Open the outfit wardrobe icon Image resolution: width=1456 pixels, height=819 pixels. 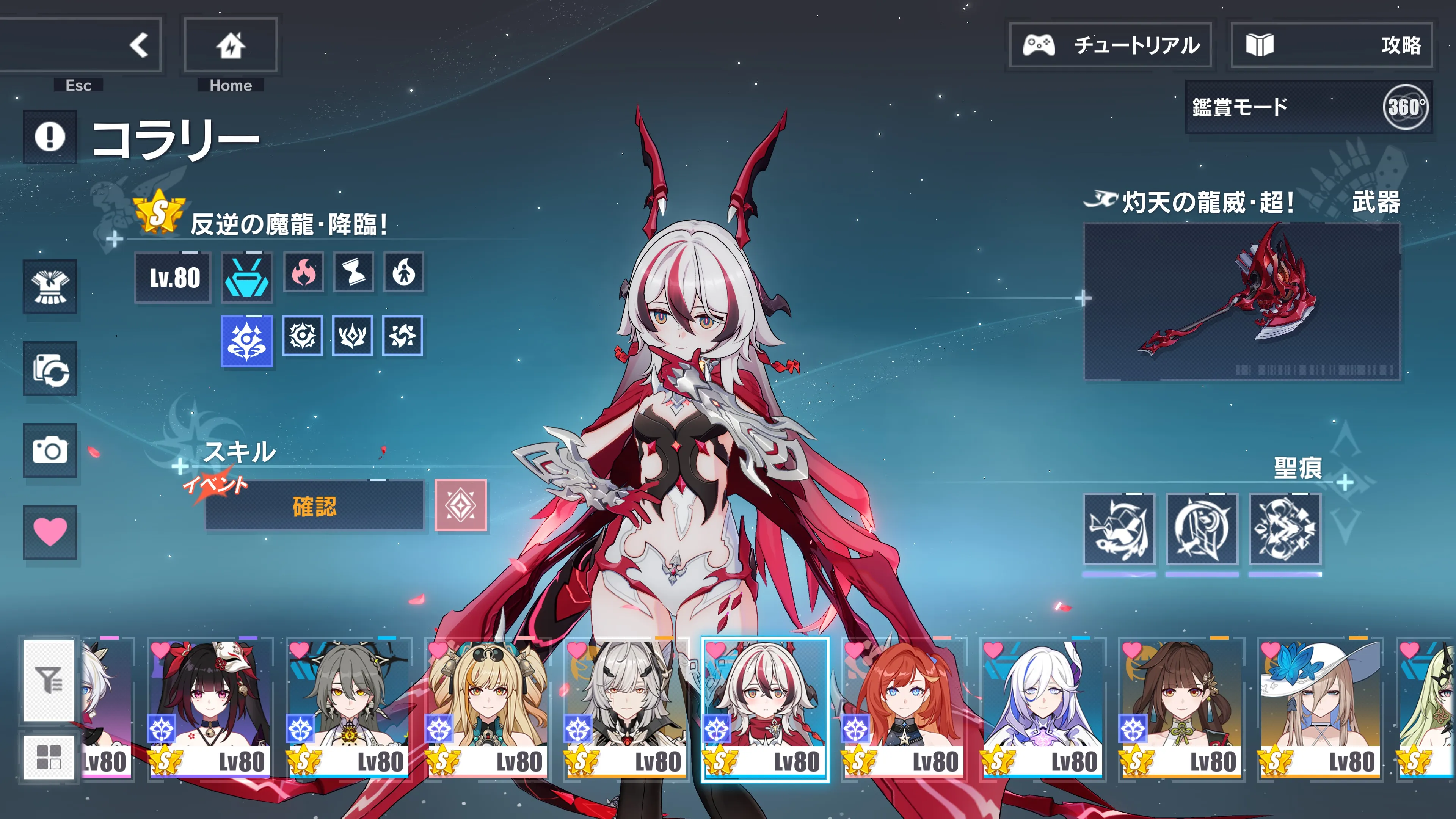pos(50,287)
